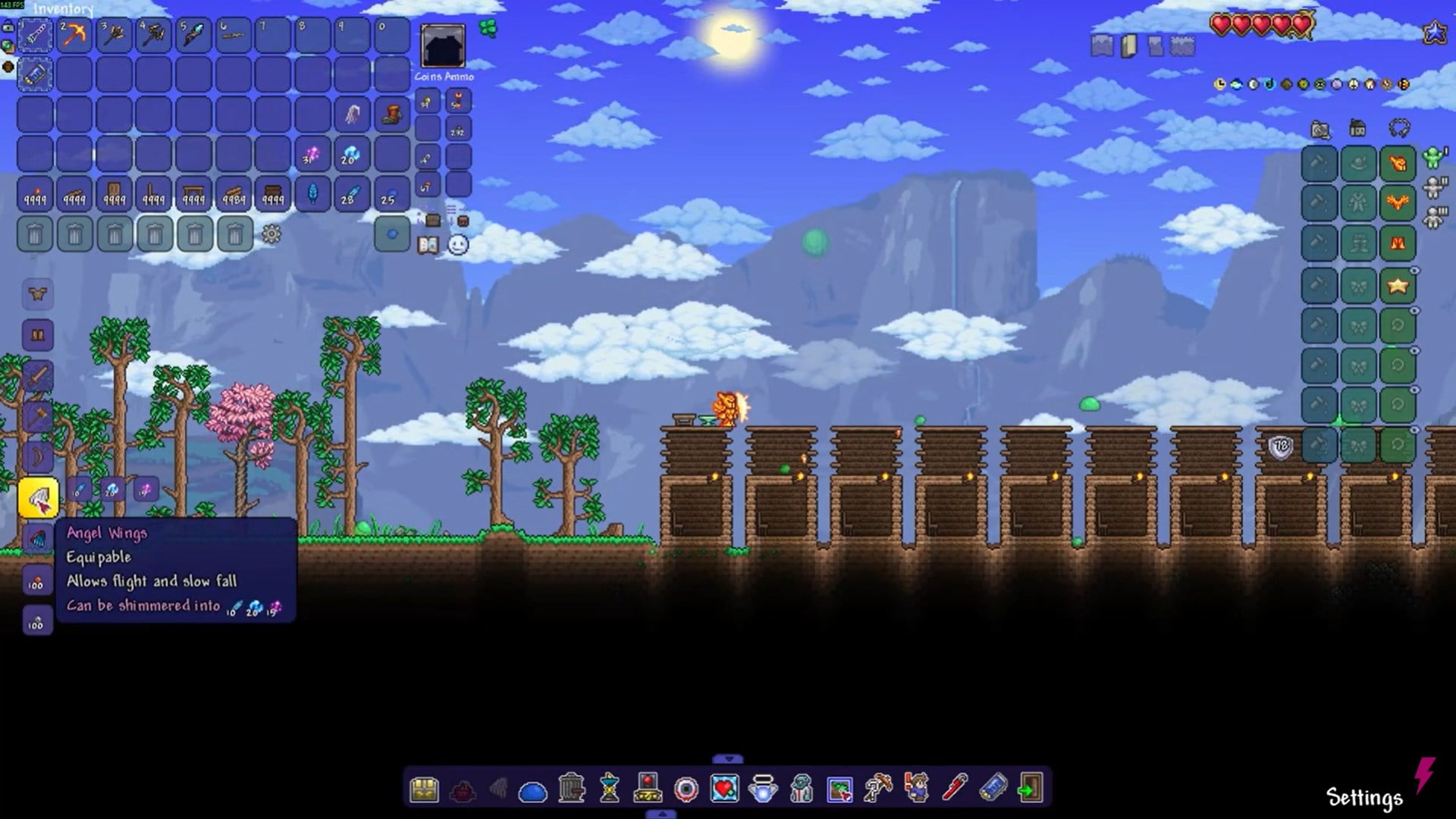
Task: Select the blue slime toolbar icon
Action: (532, 792)
